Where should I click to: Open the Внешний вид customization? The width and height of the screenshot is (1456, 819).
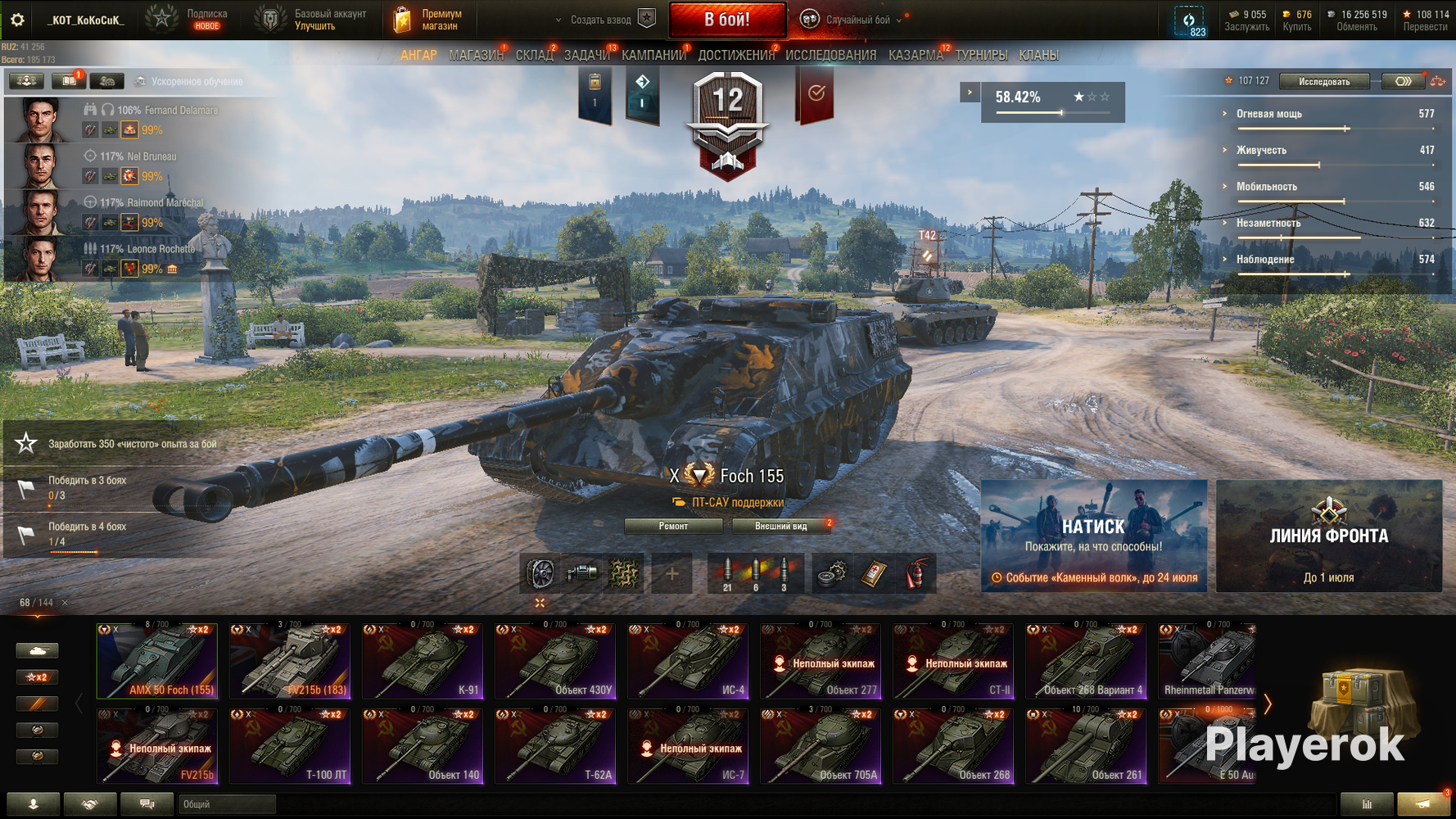tap(780, 526)
